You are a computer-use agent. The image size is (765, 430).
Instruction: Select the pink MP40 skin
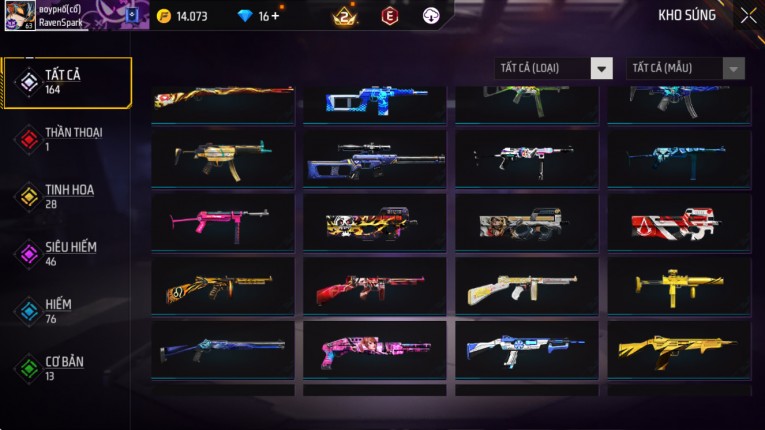(x=222, y=220)
